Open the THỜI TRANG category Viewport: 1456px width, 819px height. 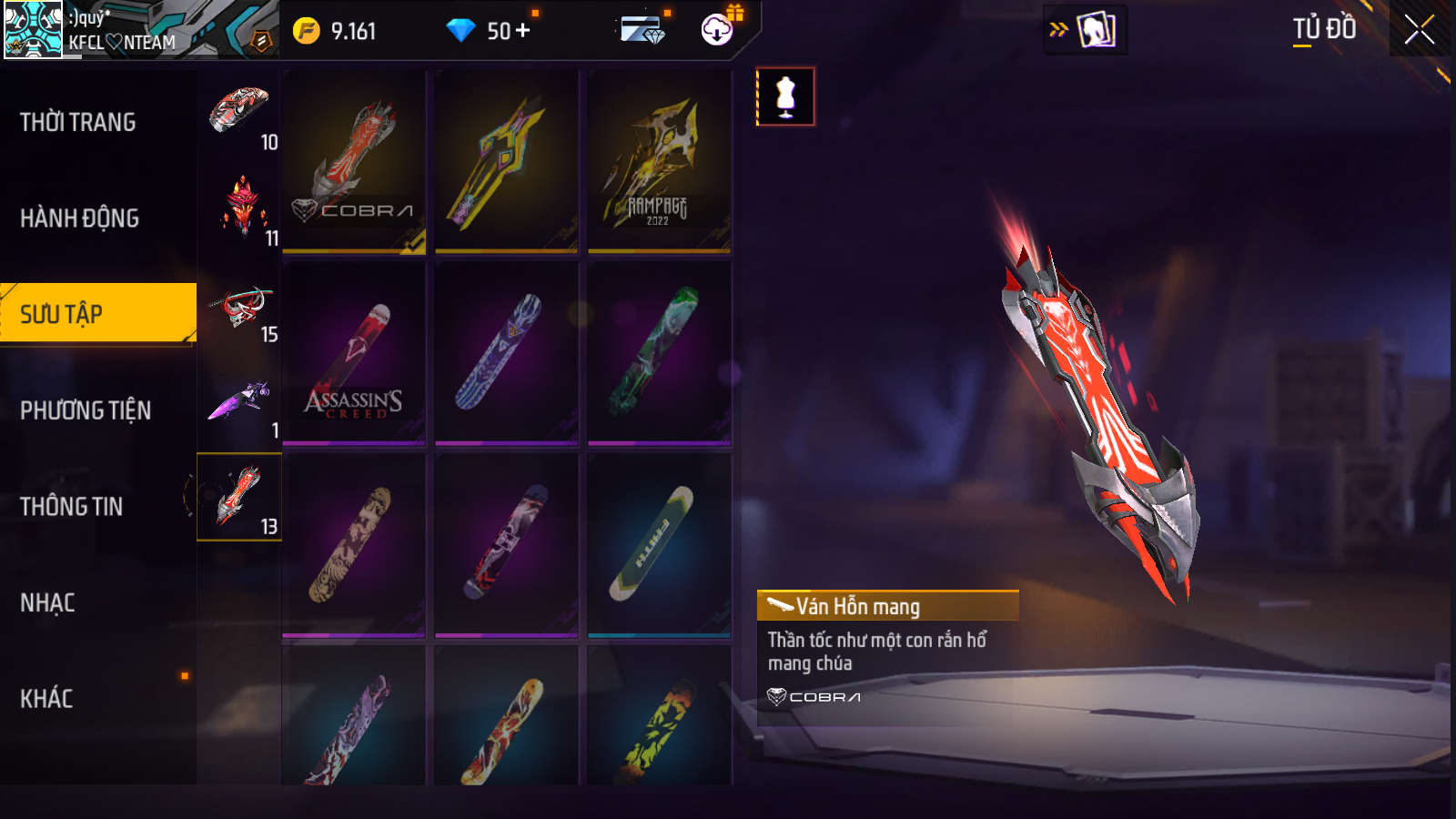tap(78, 122)
